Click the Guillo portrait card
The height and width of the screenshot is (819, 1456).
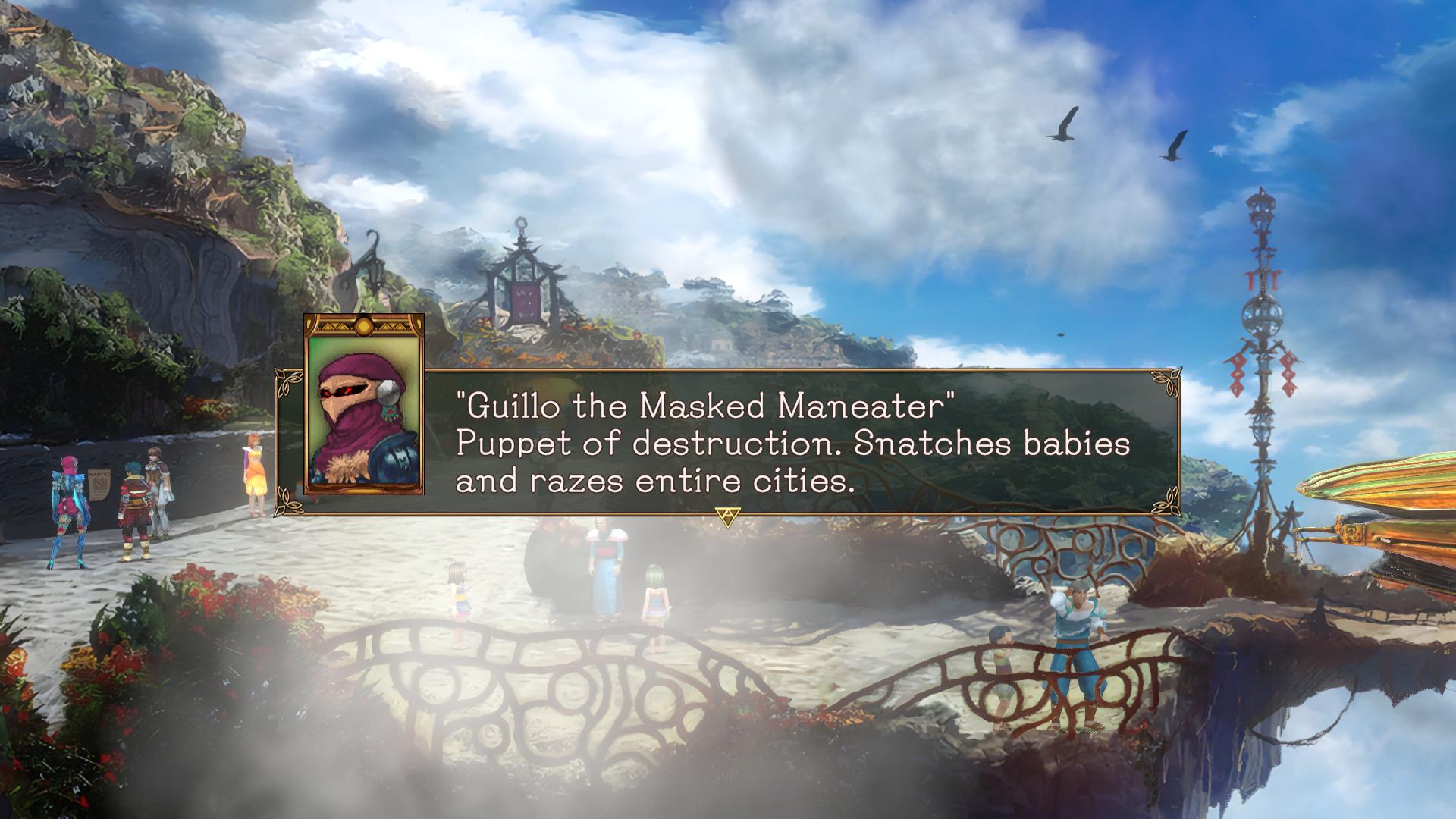tap(364, 405)
